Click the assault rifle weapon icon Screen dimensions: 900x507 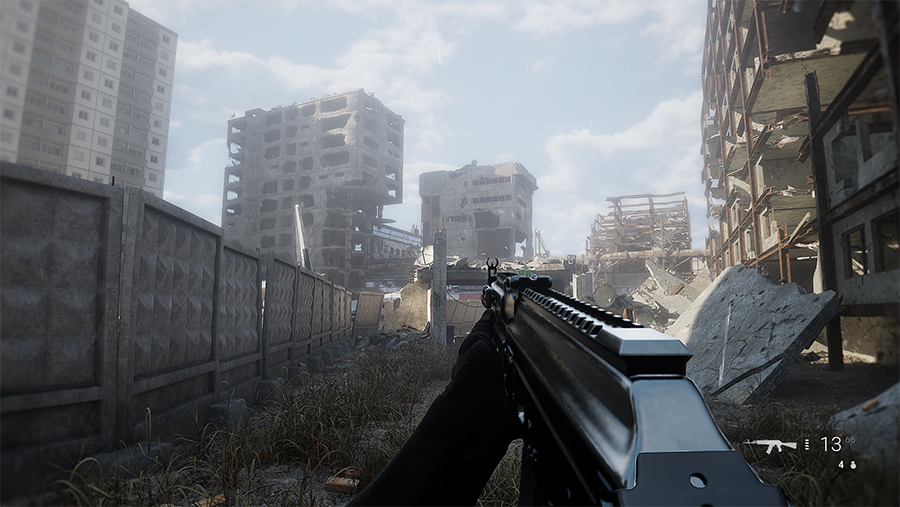tap(769, 444)
